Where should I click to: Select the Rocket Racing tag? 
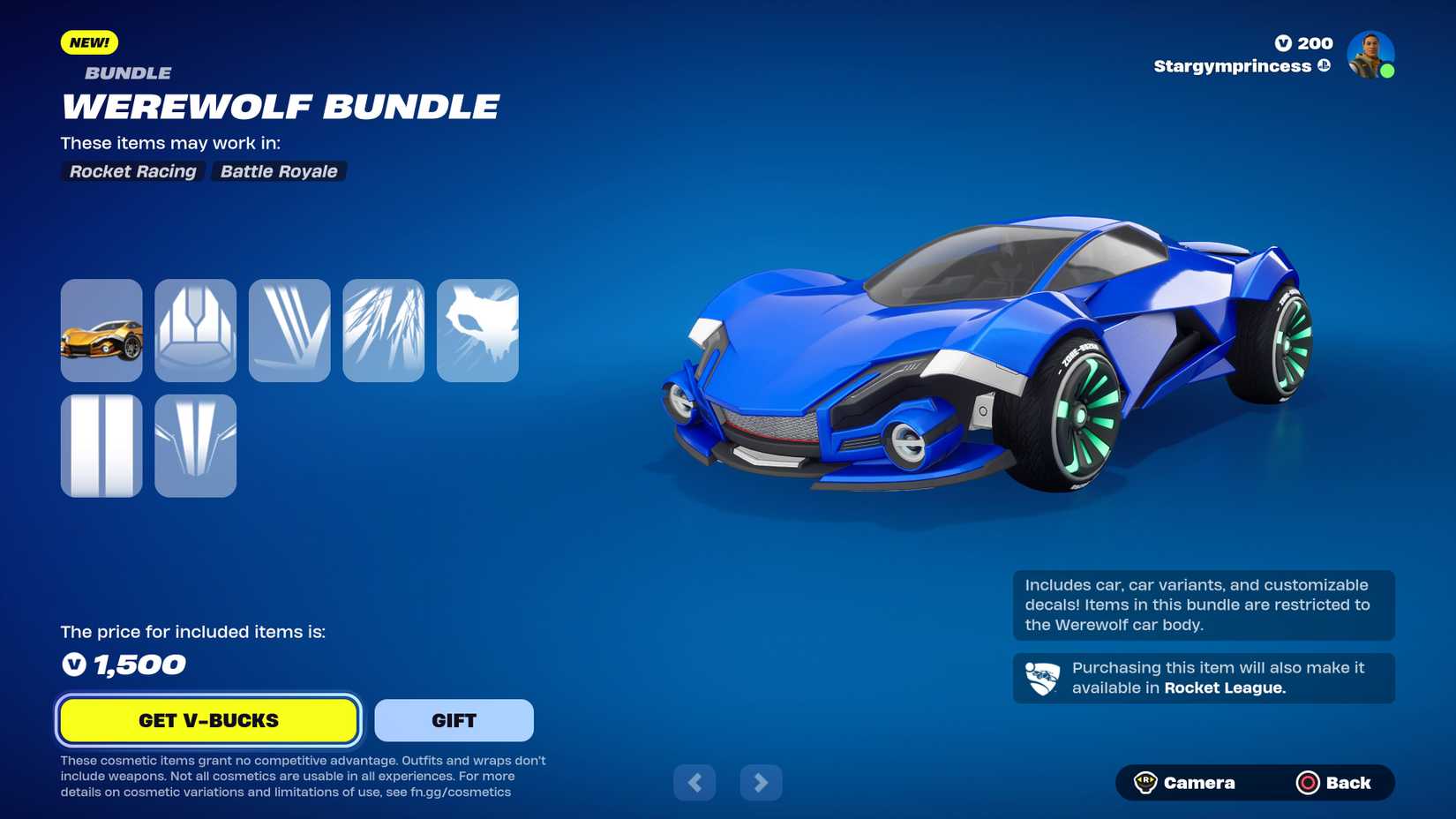(131, 171)
